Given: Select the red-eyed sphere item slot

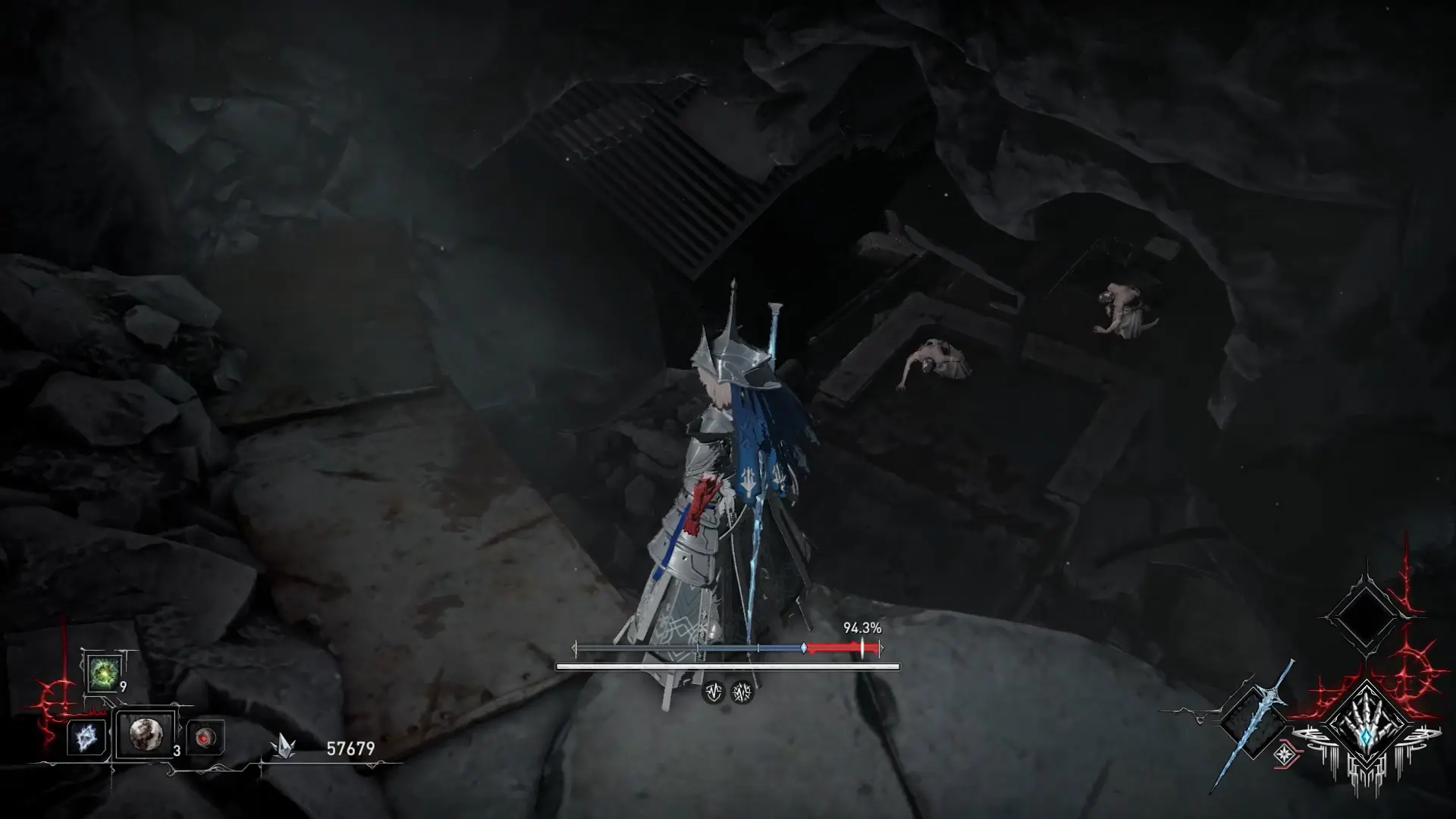Looking at the screenshot, I should click(205, 737).
